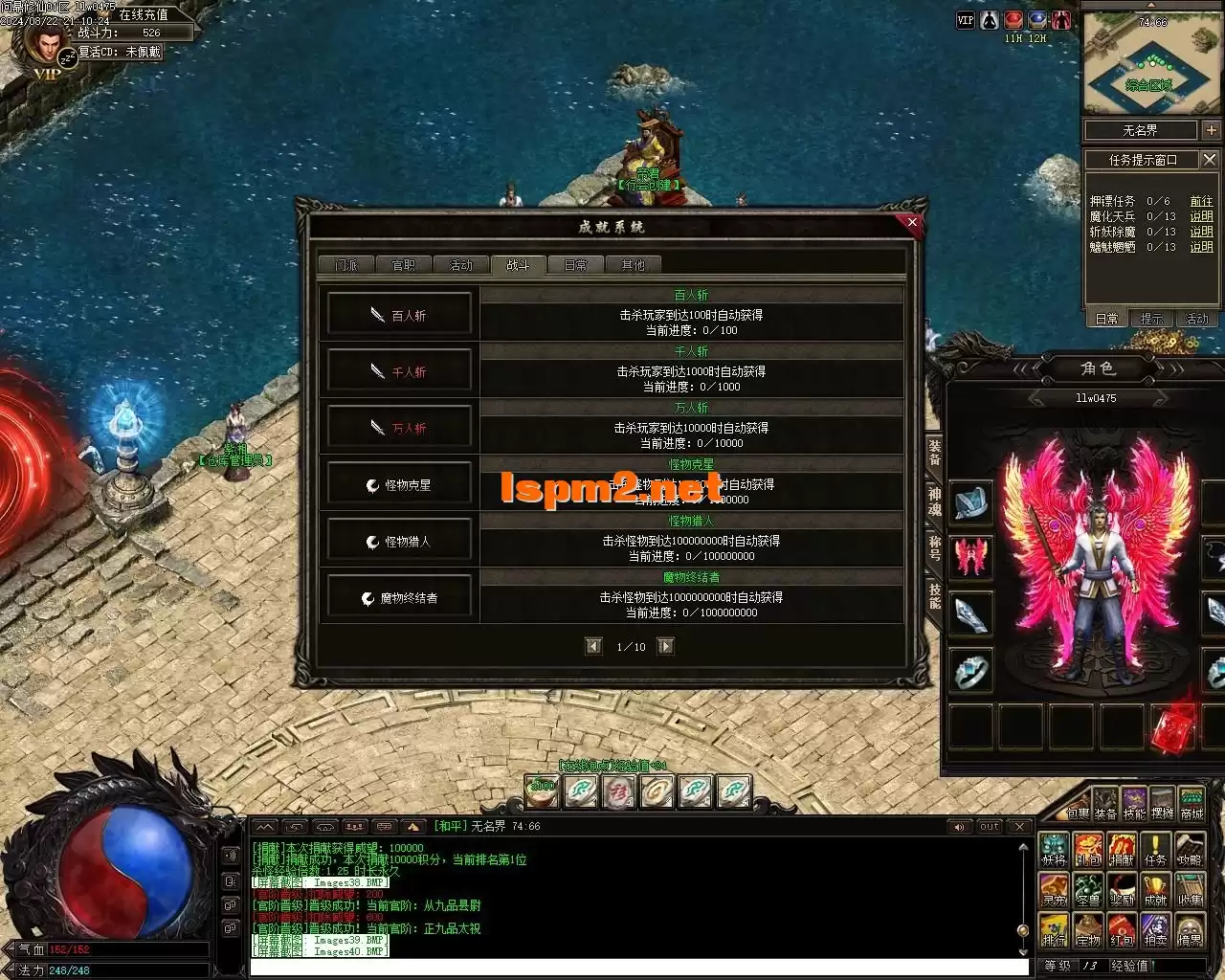Show the 排行 rankings
This screenshot has width=1225, height=980.
point(1054,931)
